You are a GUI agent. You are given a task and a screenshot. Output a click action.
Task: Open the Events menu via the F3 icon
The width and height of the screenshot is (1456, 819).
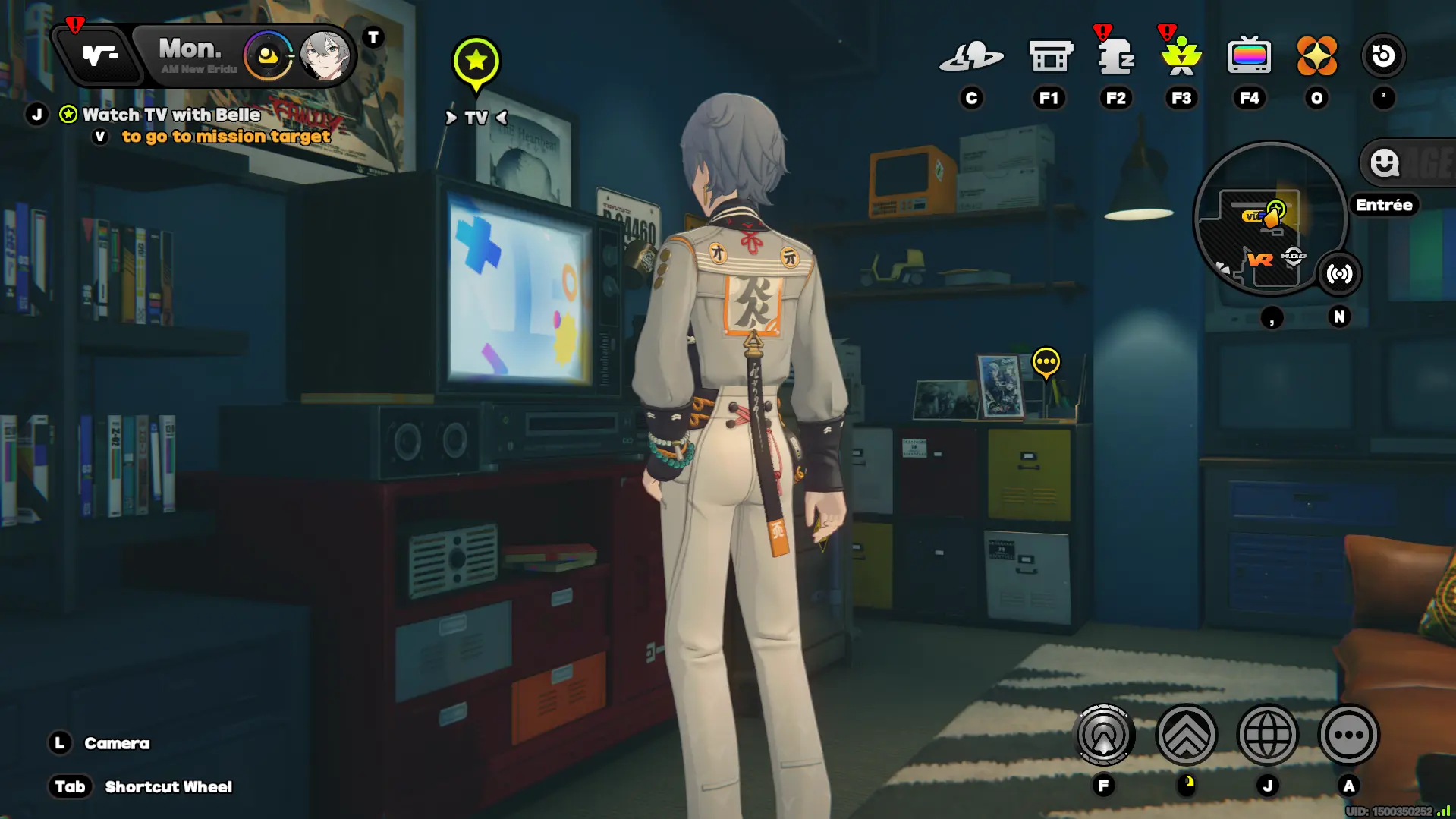tap(1180, 55)
